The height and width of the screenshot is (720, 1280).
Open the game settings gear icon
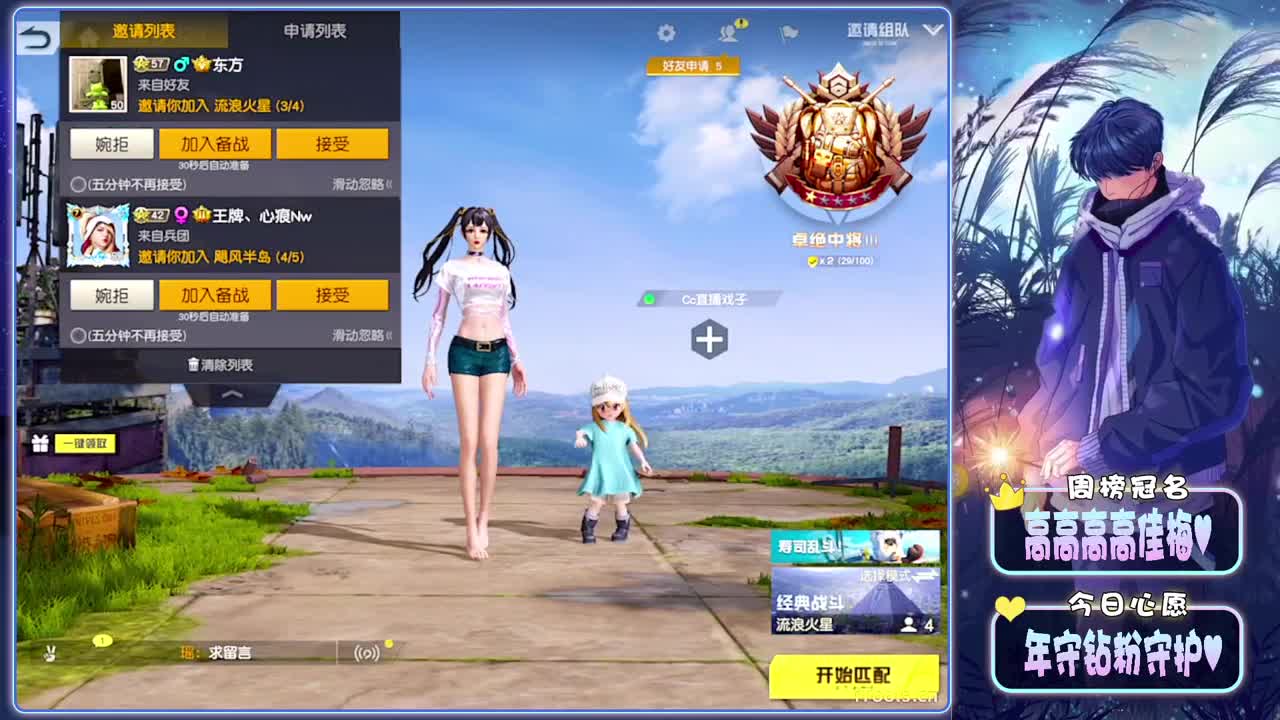tap(667, 32)
